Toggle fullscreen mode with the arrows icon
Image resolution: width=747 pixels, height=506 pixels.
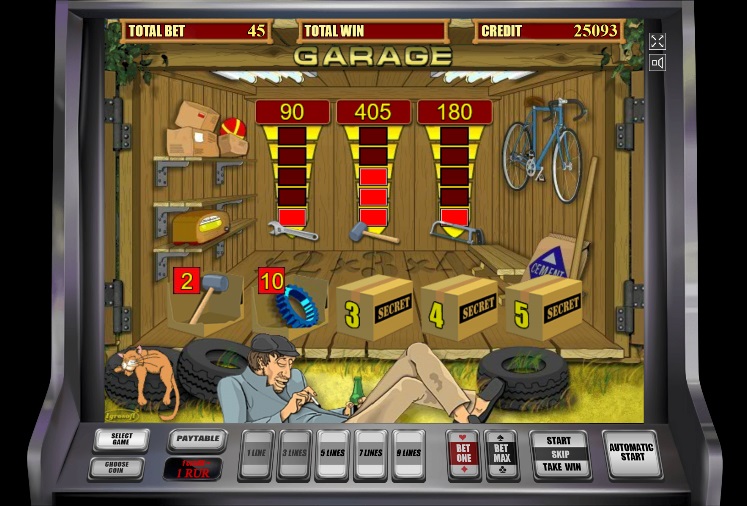tap(657, 41)
